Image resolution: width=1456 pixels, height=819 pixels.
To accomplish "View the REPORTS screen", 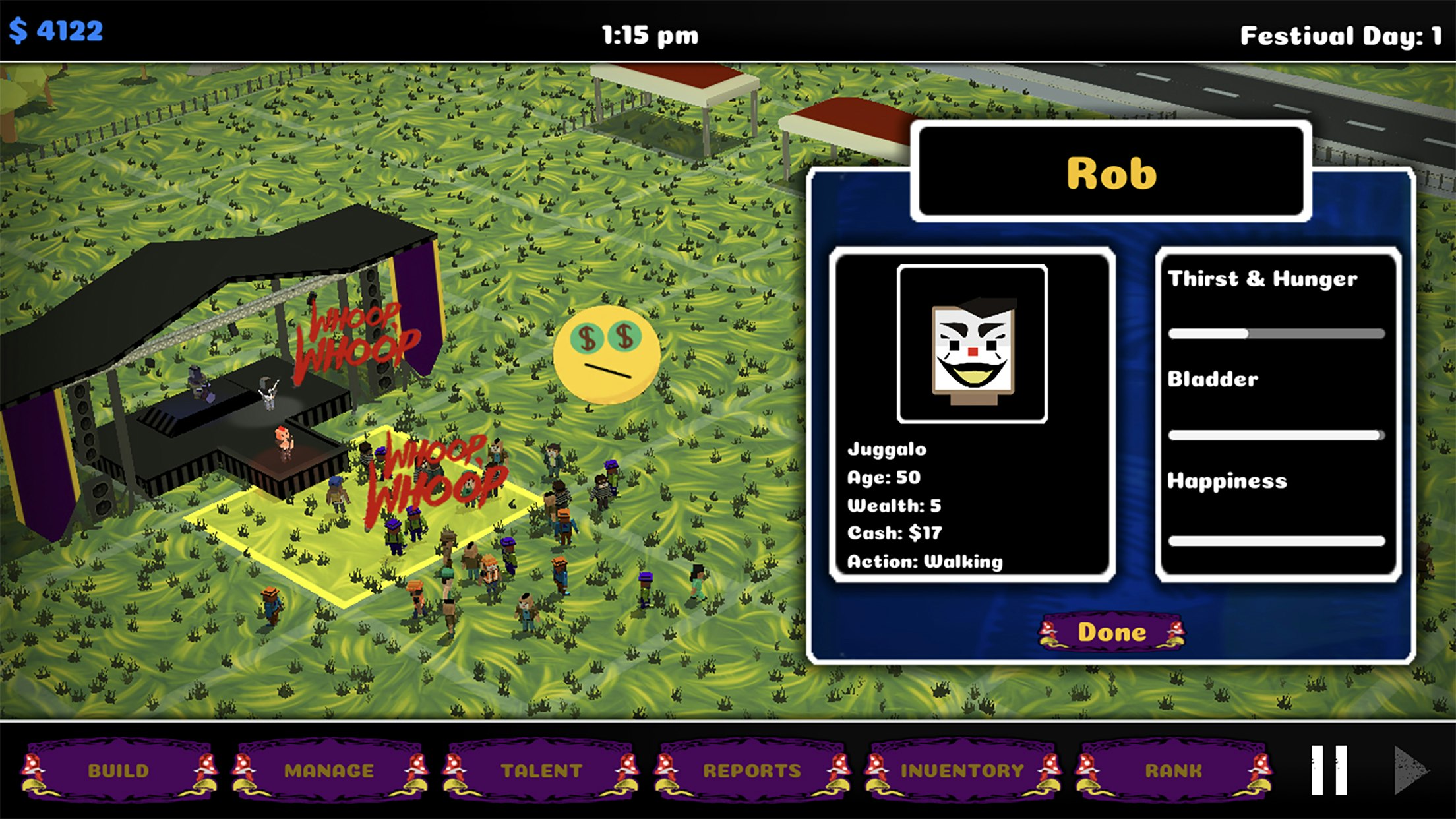I will point(752,770).
